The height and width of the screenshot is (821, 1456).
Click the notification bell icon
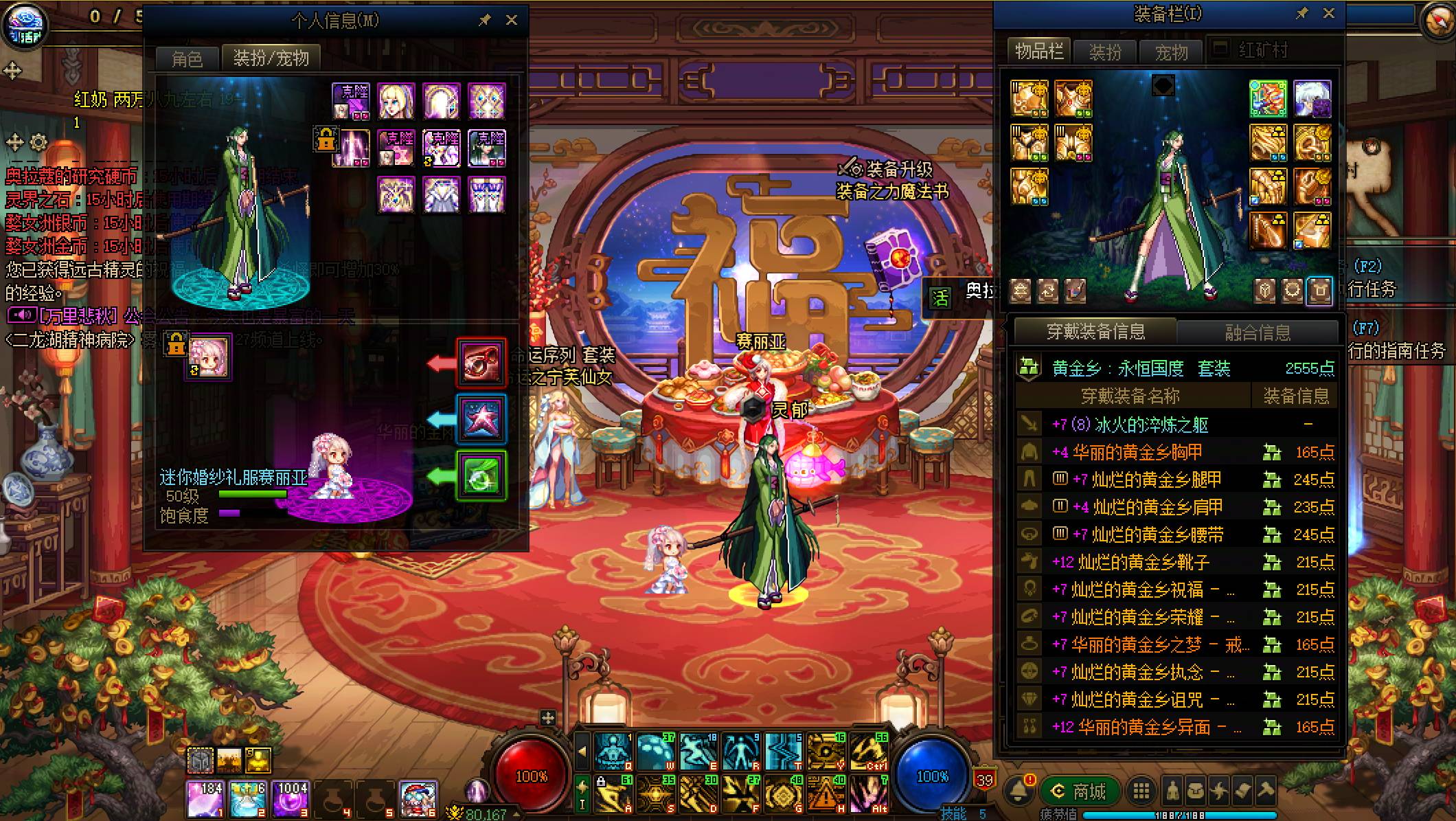pyautogui.click(x=1019, y=791)
